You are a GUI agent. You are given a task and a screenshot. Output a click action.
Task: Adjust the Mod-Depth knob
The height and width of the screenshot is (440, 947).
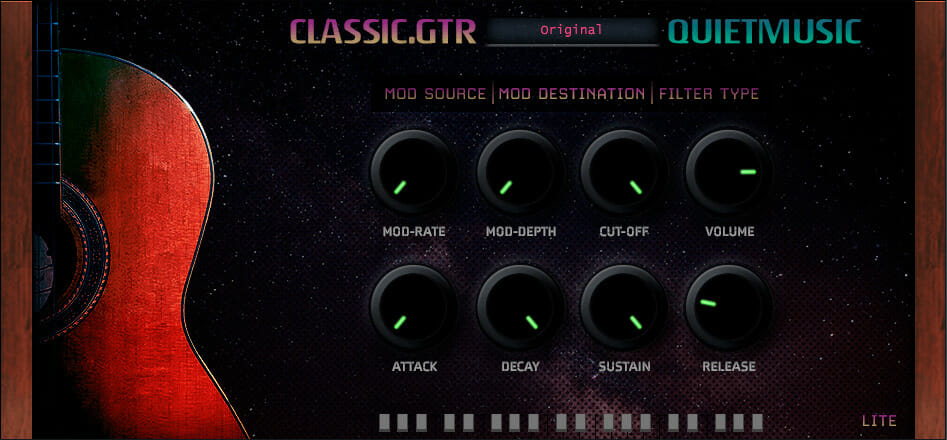(x=519, y=172)
